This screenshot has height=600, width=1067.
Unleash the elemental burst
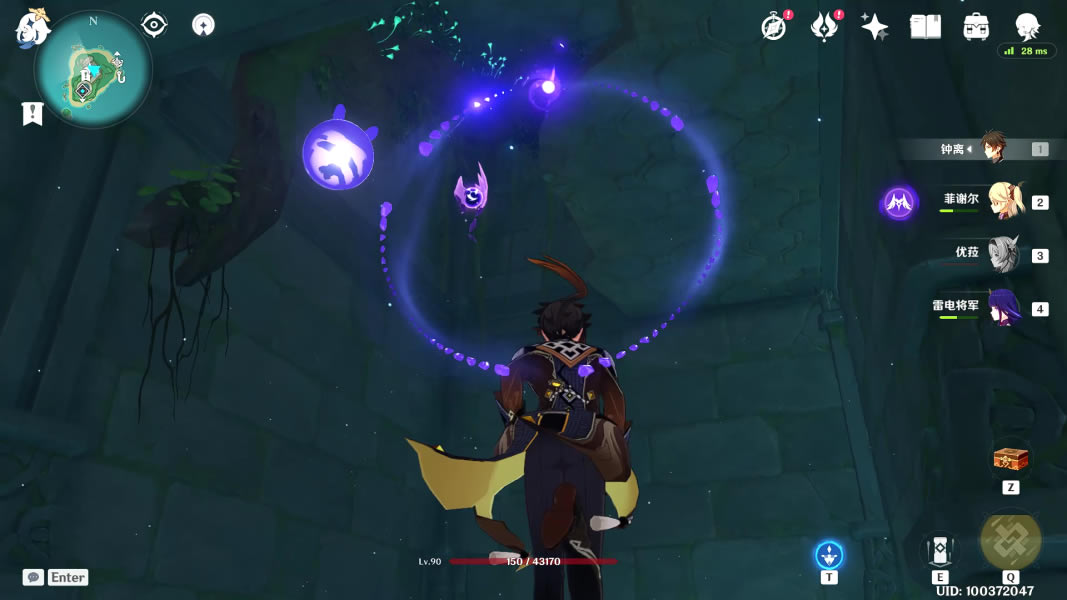[1010, 541]
